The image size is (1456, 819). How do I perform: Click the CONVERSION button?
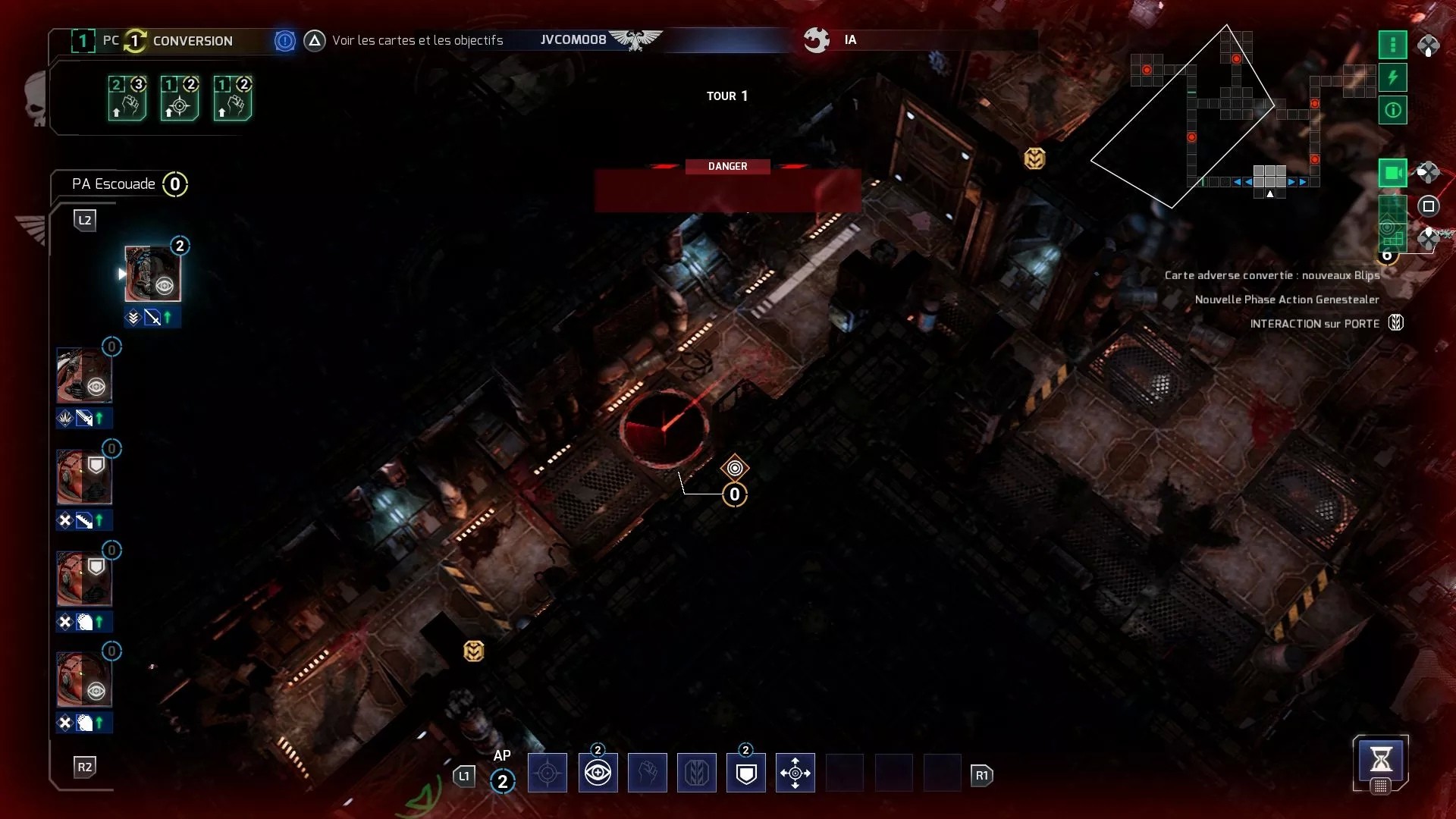click(x=191, y=41)
